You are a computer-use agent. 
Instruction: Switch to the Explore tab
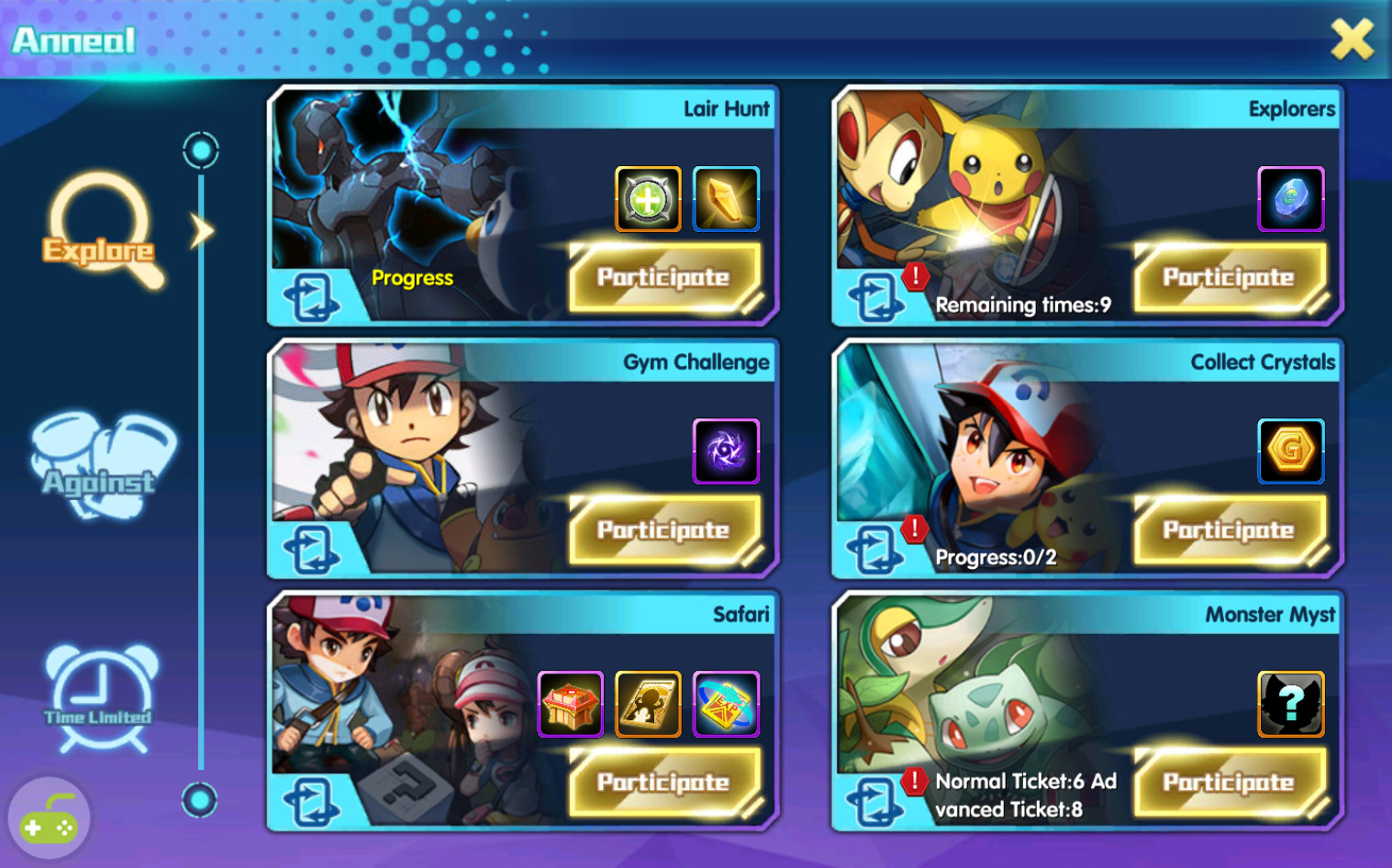pos(100,231)
